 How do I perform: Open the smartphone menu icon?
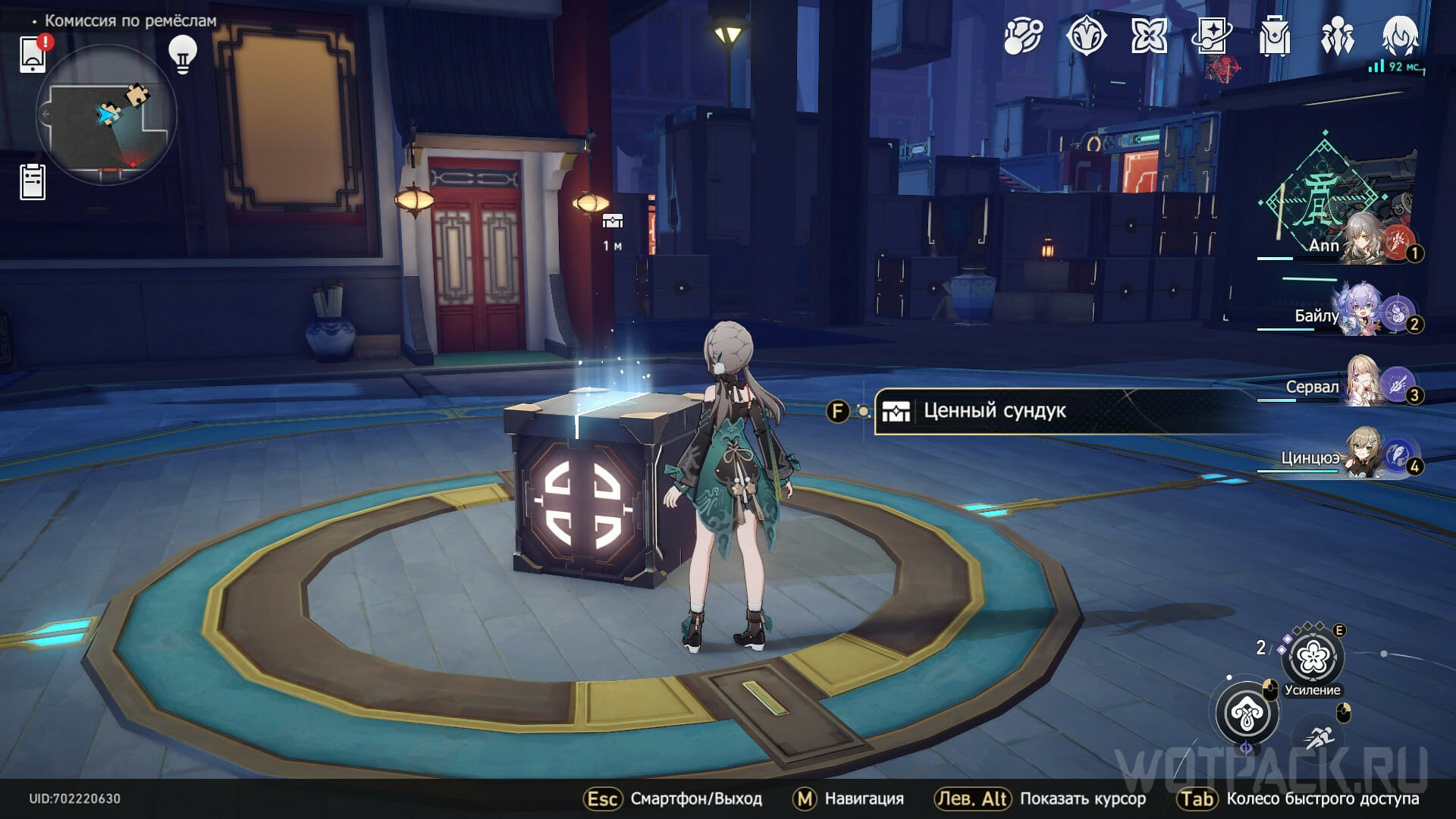[33, 54]
